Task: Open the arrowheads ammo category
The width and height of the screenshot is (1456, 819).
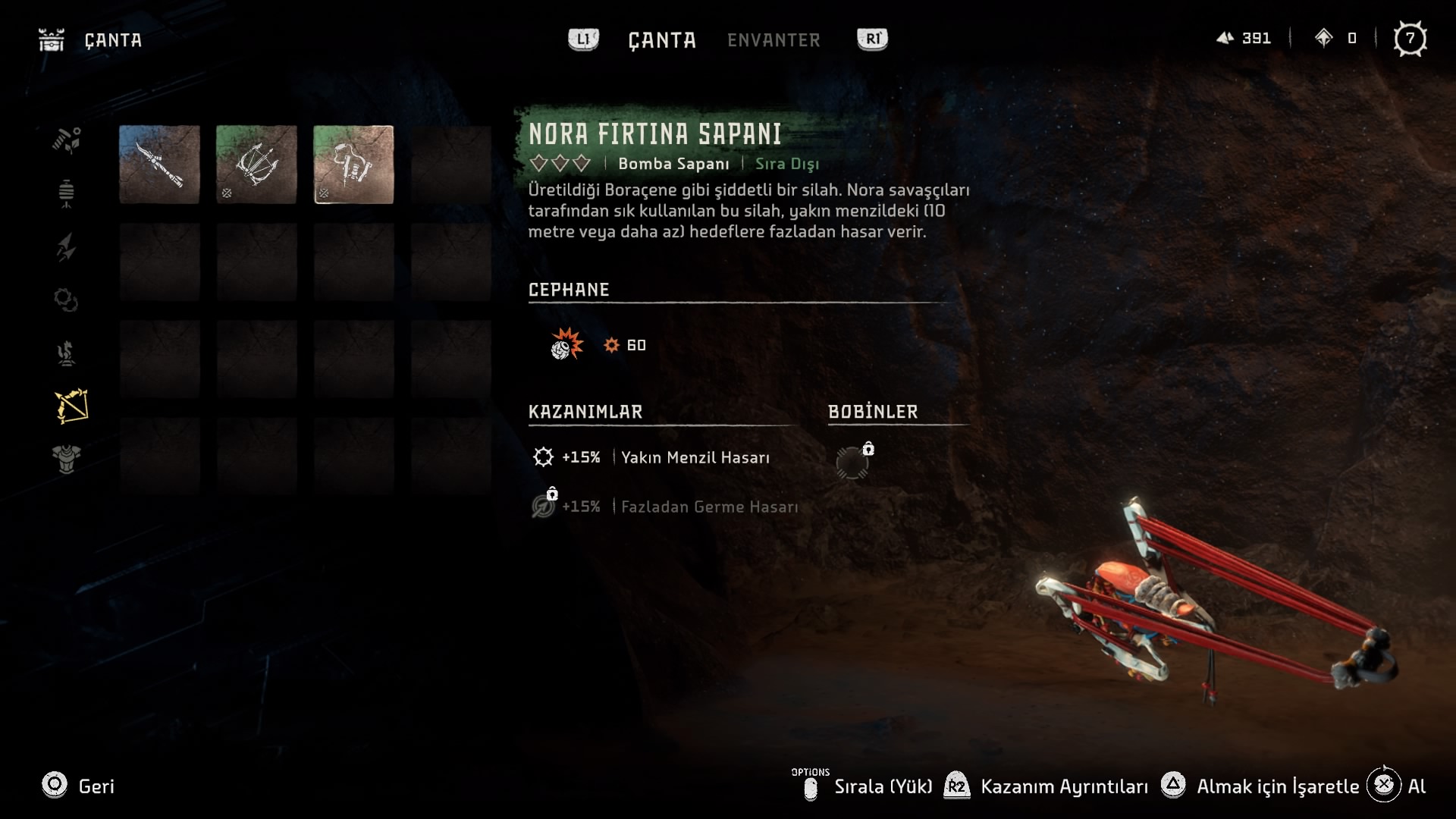Action: coord(67,247)
